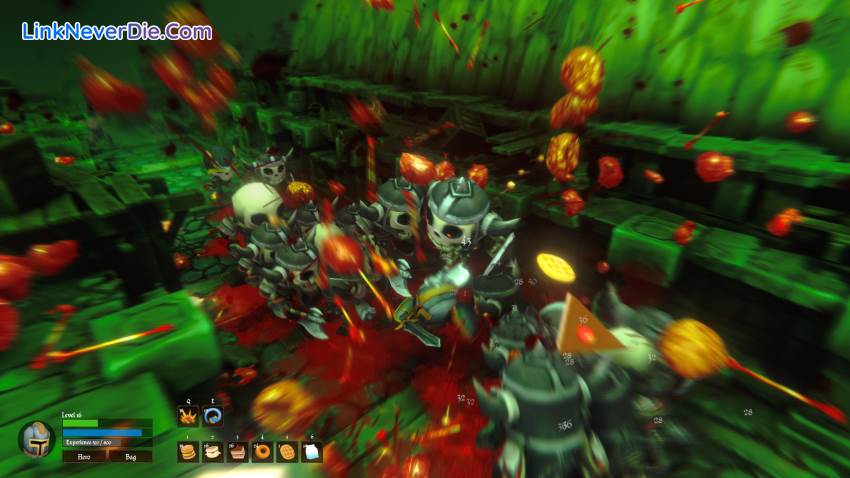Click the LinkNeverDie.Com watermark link
This screenshot has height=478, width=850.
[116, 31]
